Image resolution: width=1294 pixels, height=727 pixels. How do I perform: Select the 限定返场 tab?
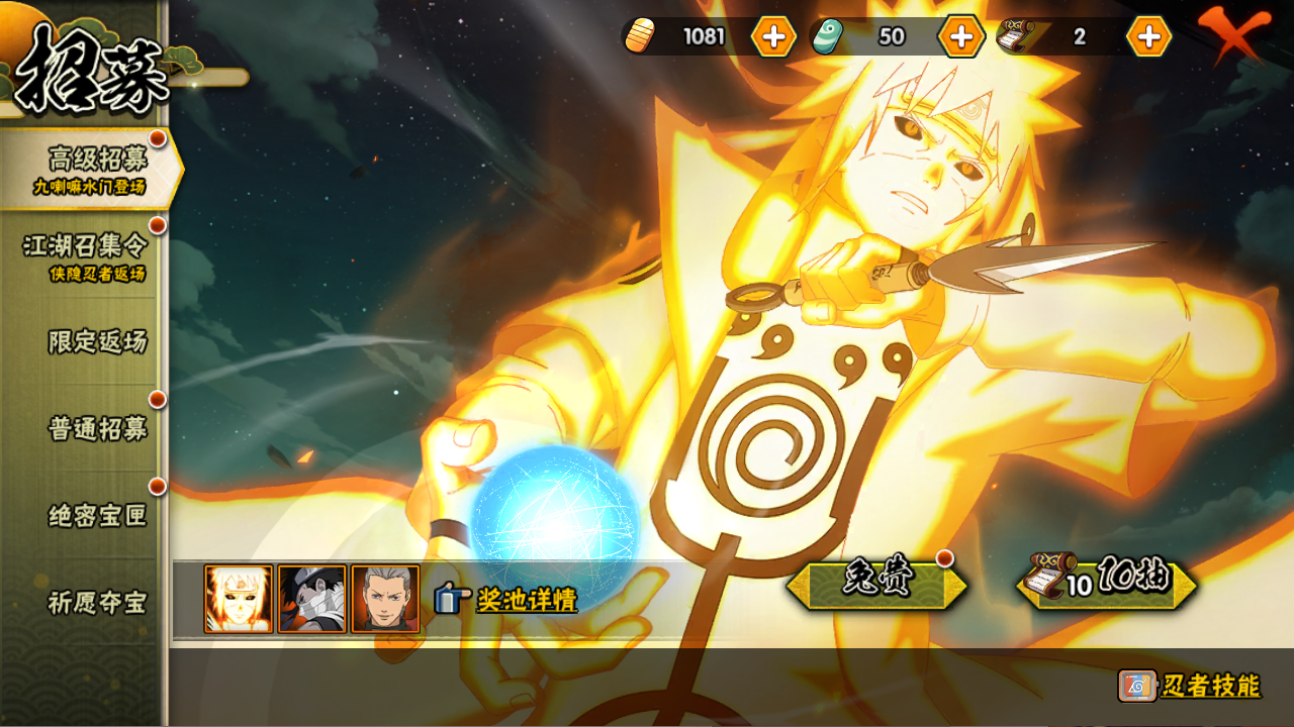point(97,341)
